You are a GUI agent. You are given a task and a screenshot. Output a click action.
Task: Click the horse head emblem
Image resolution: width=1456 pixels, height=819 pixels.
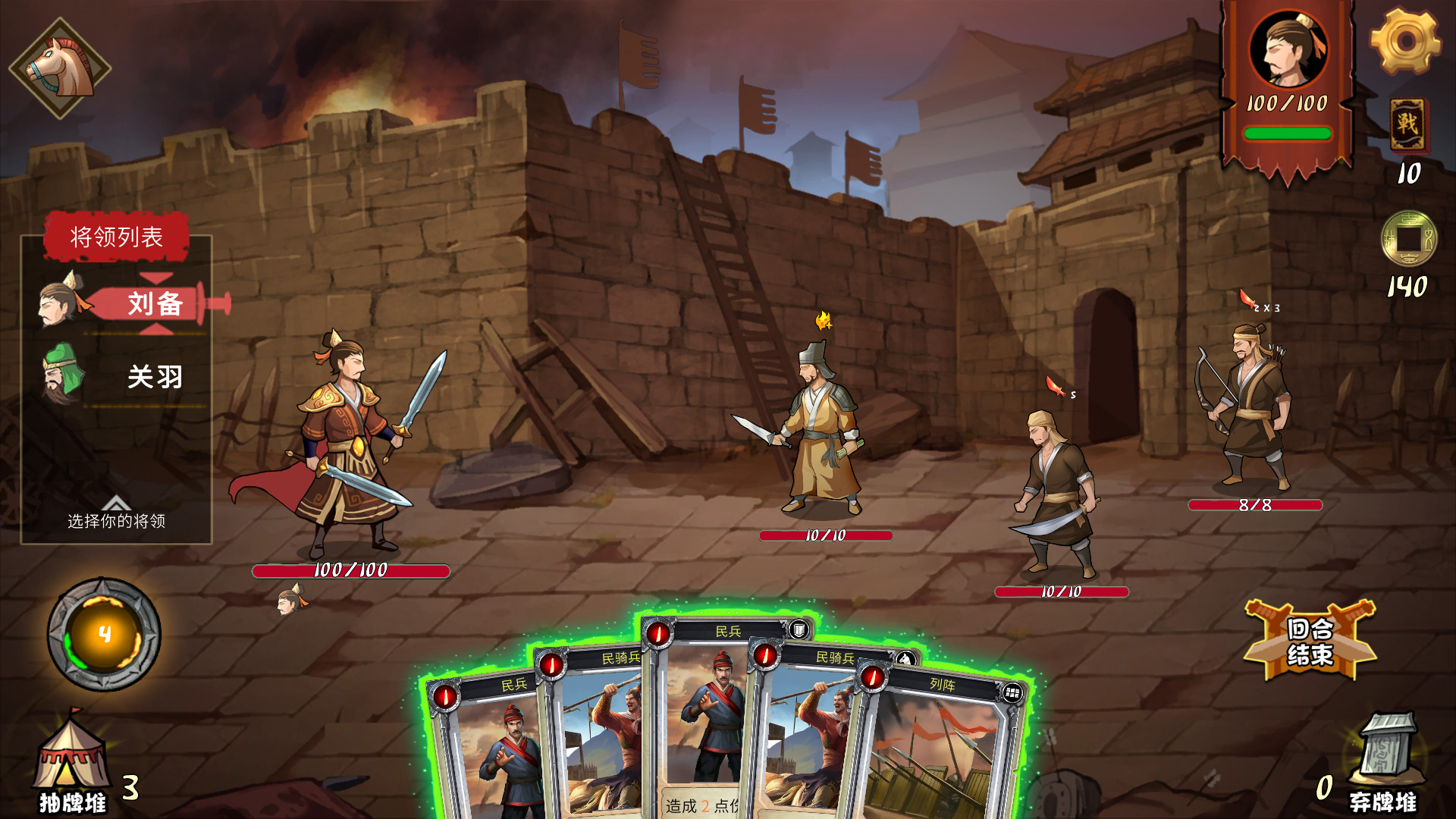point(60,68)
